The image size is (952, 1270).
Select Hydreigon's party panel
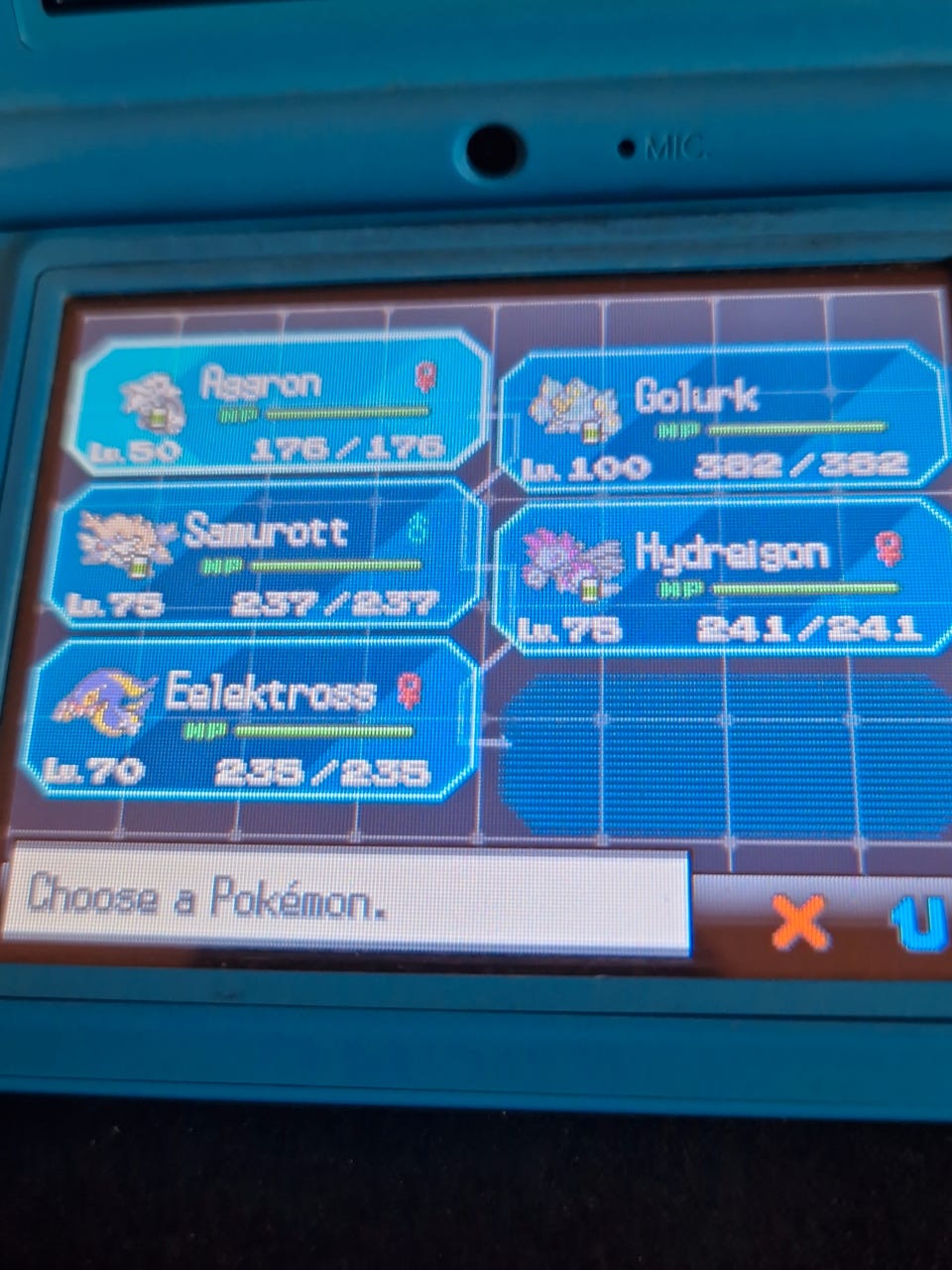pos(722,577)
